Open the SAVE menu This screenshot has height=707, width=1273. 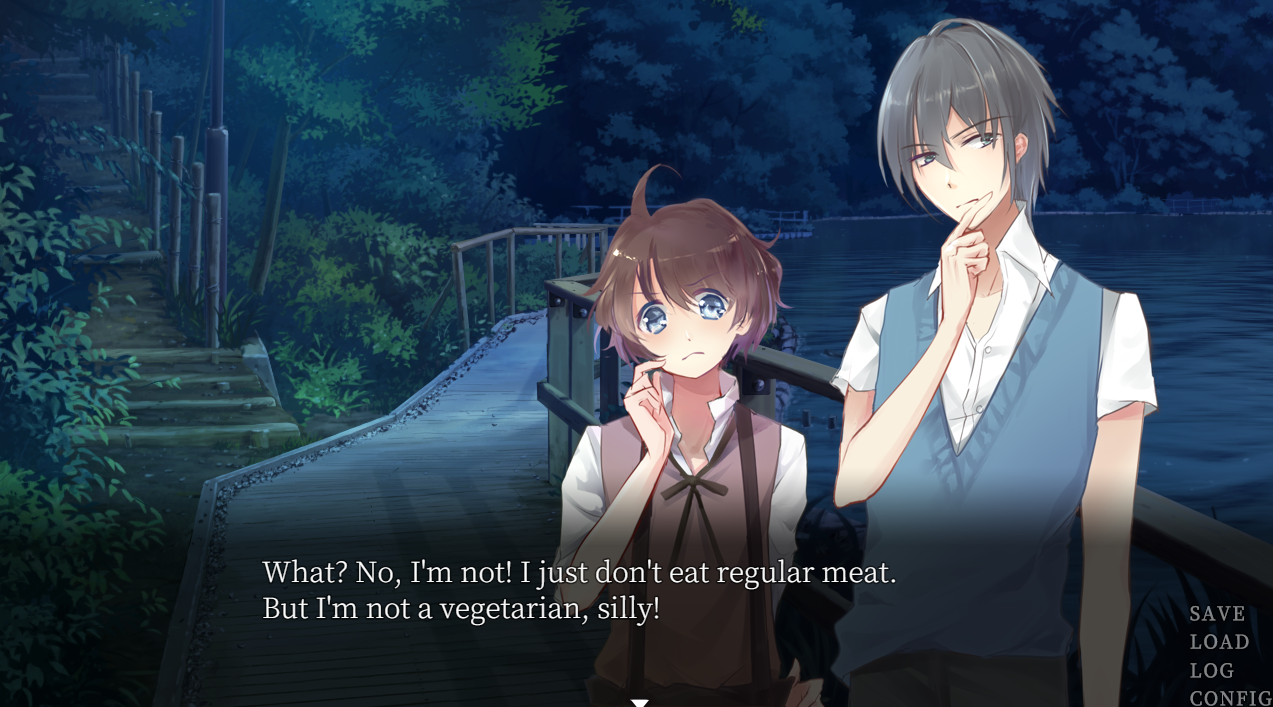click(x=1217, y=614)
